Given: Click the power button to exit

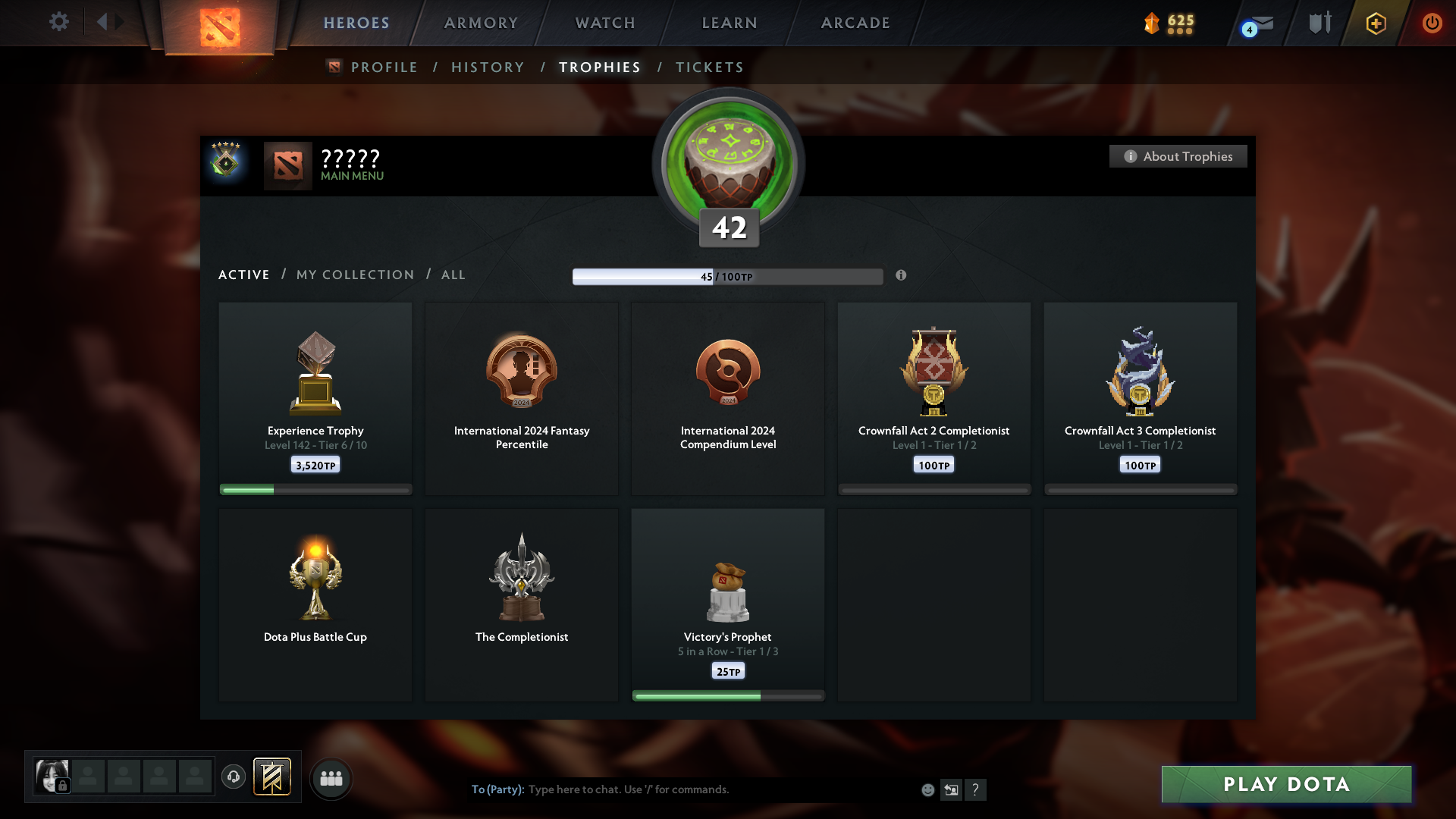Looking at the screenshot, I should (1432, 23).
